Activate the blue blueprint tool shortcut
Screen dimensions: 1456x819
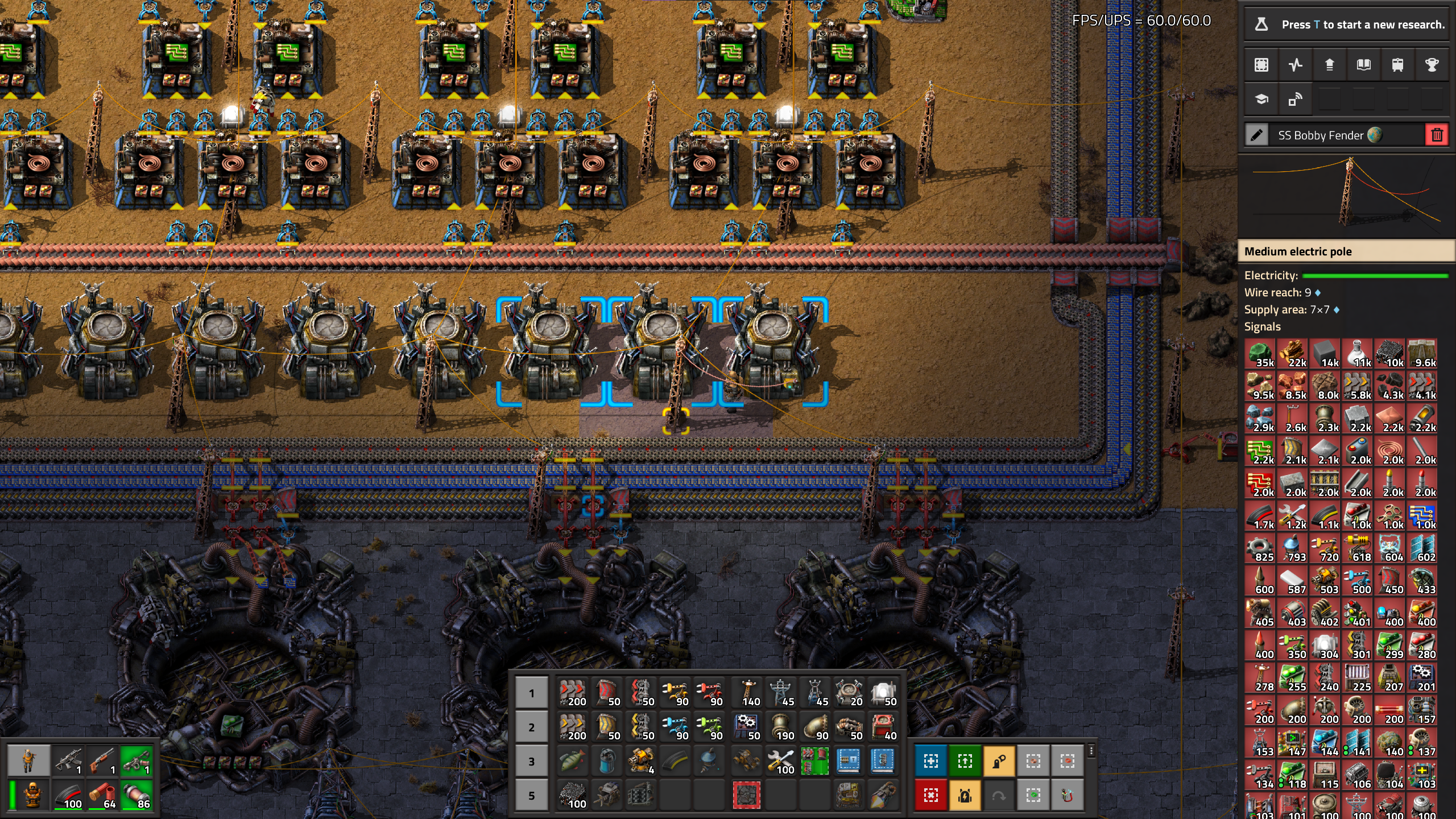[930, 761]
